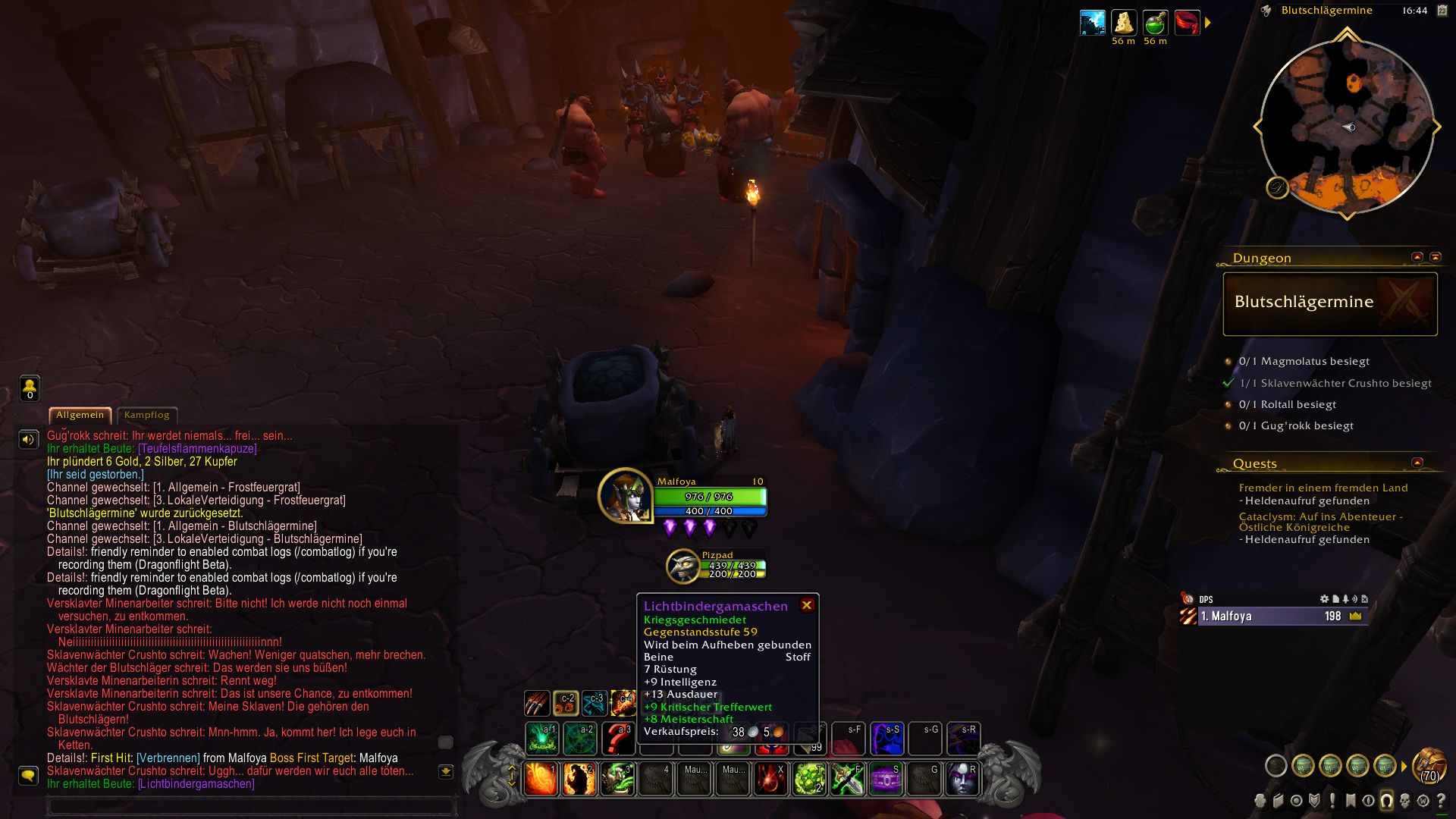Cast the fireball spell in slot 1
Viewport: 1456px width, 819px height.
coord(541,779)
